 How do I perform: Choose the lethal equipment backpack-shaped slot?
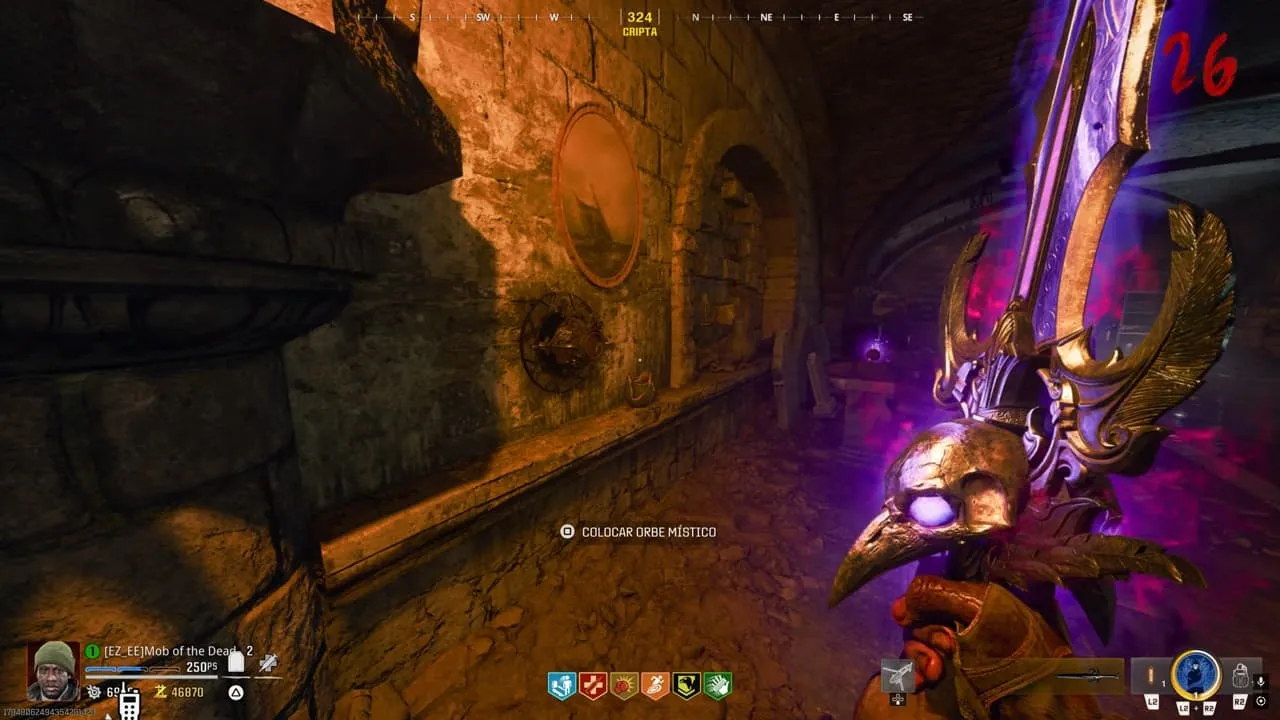coord(1240,676)
